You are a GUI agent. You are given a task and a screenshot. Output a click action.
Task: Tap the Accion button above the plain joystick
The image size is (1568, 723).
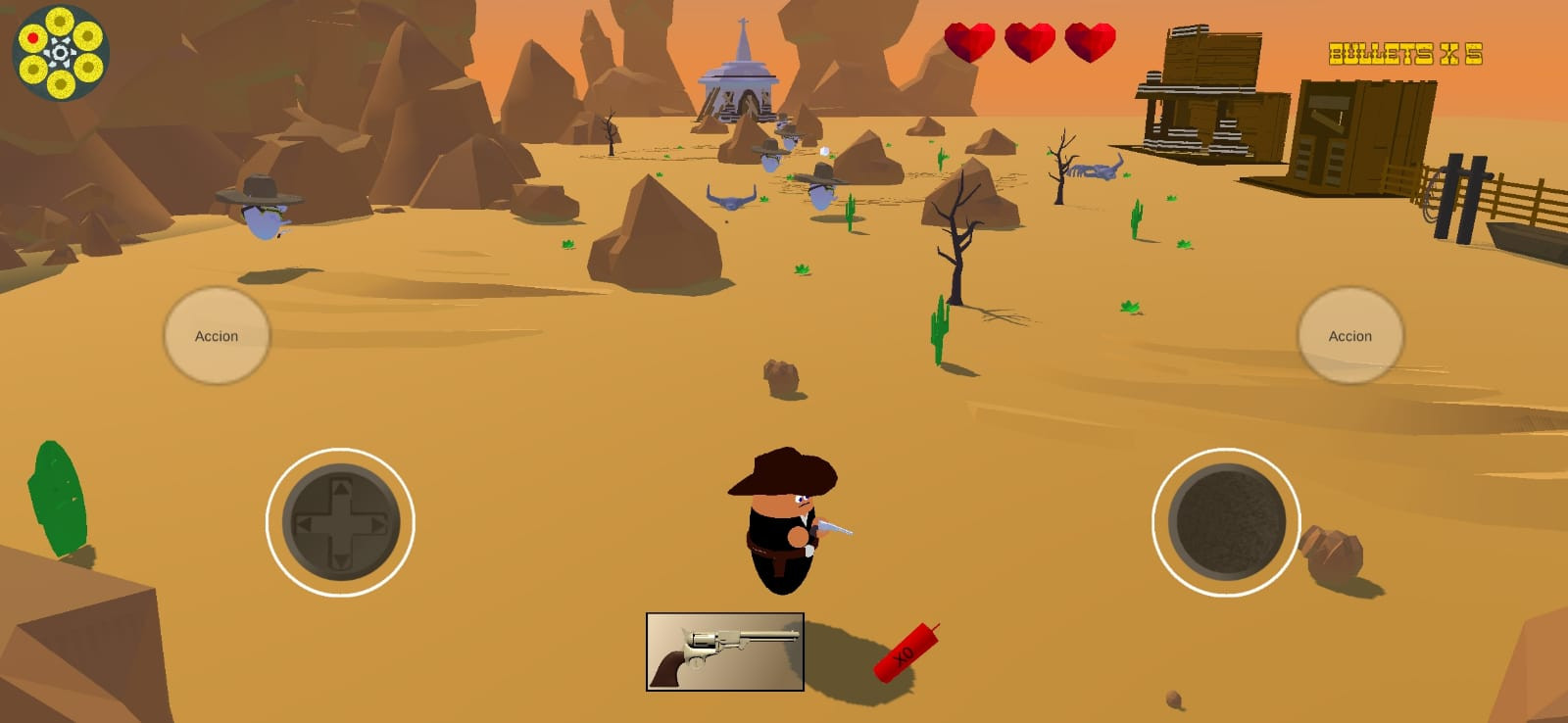[1349, 335]
